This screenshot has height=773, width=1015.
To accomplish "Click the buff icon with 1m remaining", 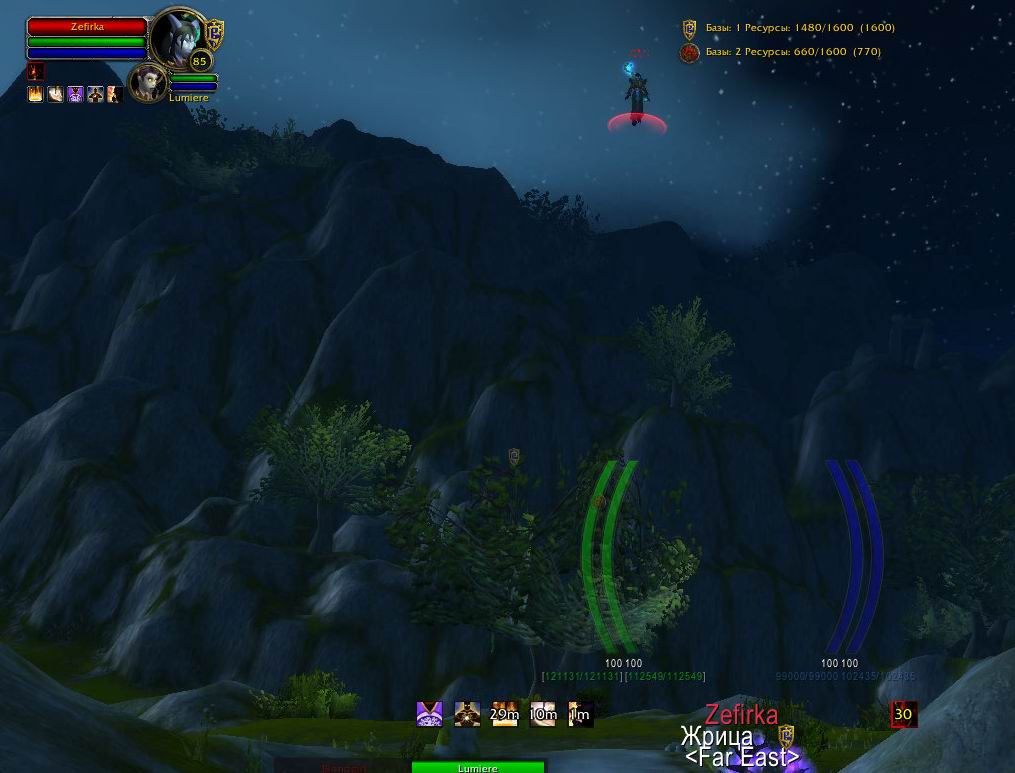I will click(x=580, y=714).
